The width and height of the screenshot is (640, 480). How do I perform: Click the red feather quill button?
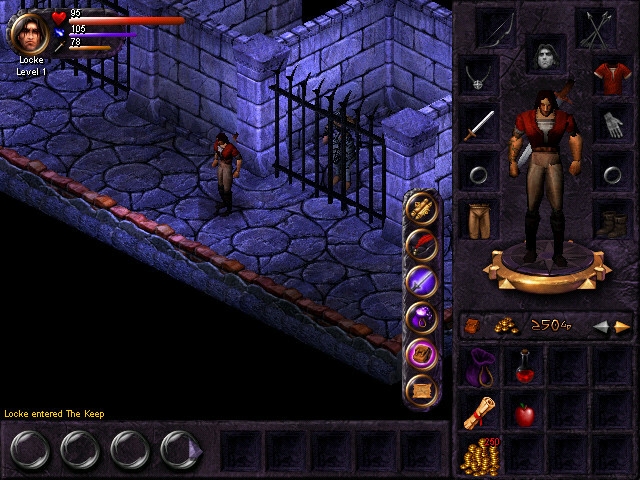coord(421,243)
